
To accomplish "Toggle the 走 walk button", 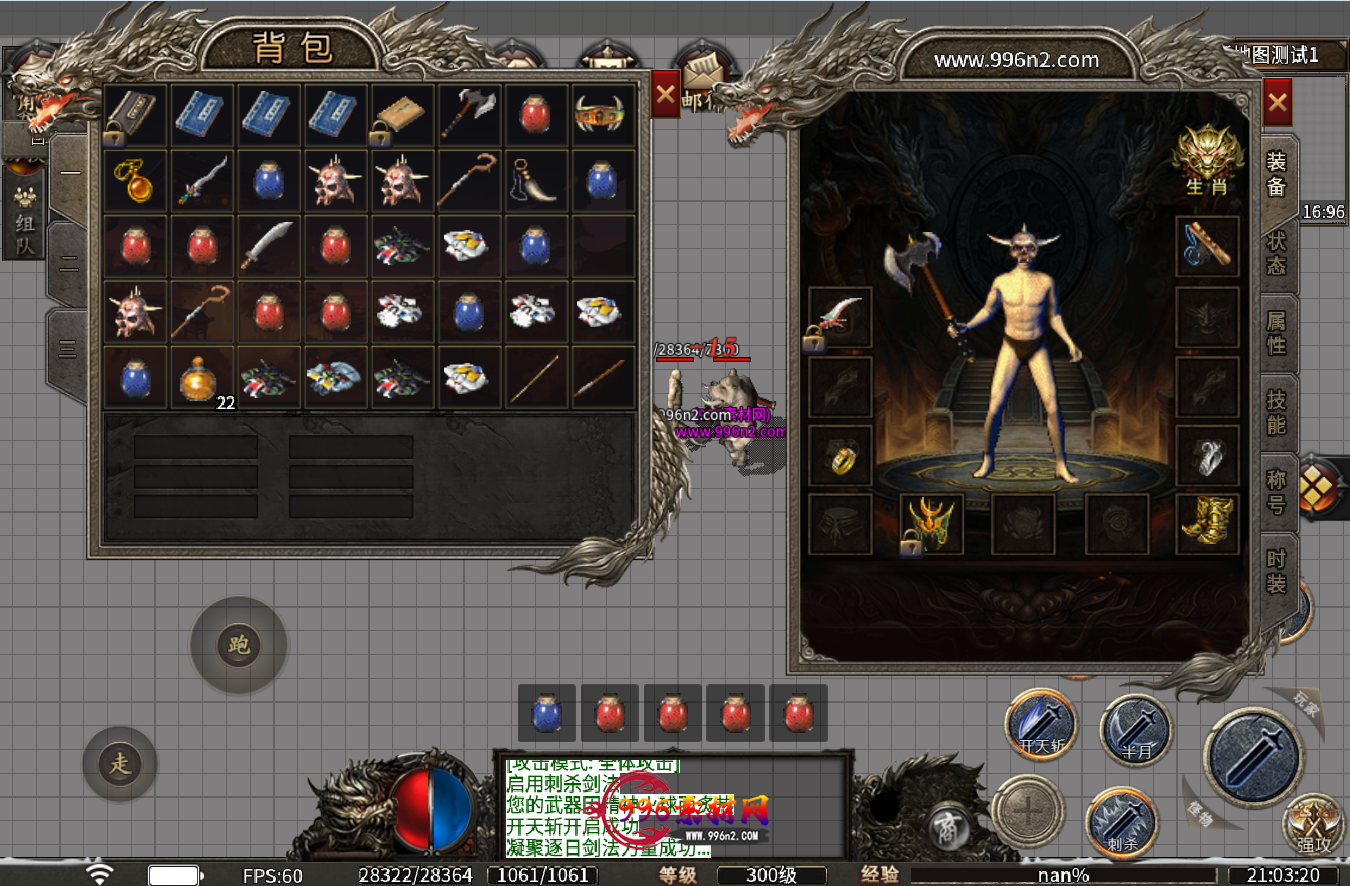I will [x=120, y=764].
